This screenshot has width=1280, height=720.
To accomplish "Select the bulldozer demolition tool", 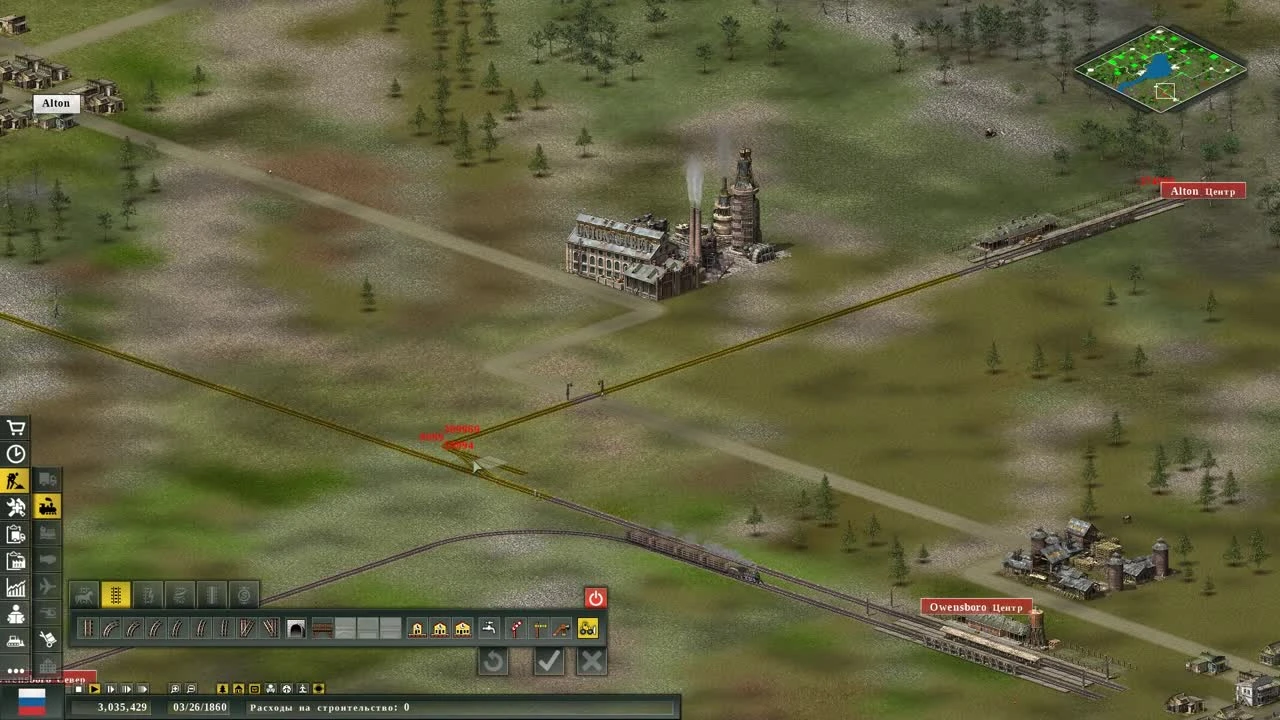I will tap(588, 629).
